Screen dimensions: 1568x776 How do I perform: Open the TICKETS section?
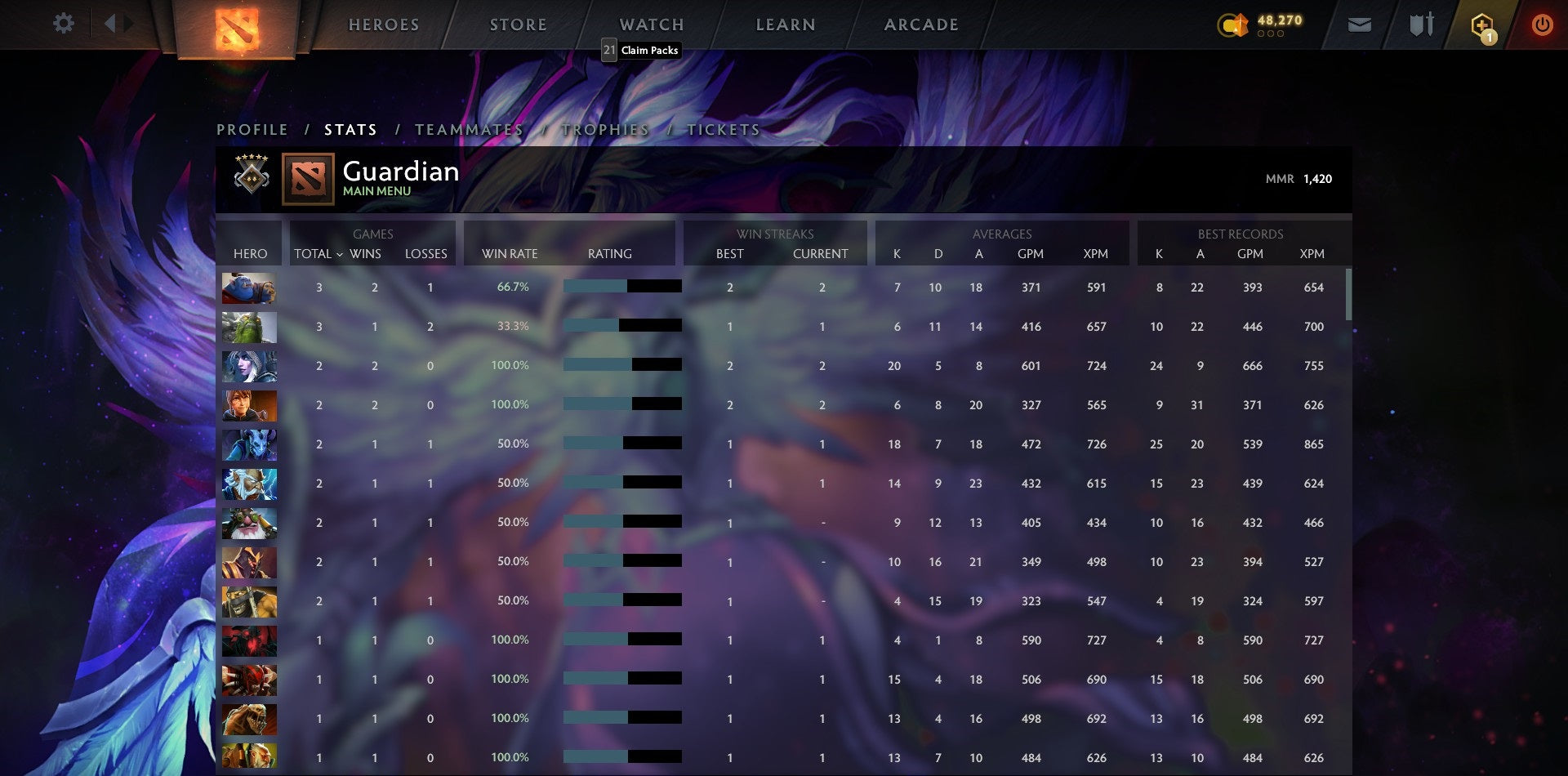coord(724,129)
